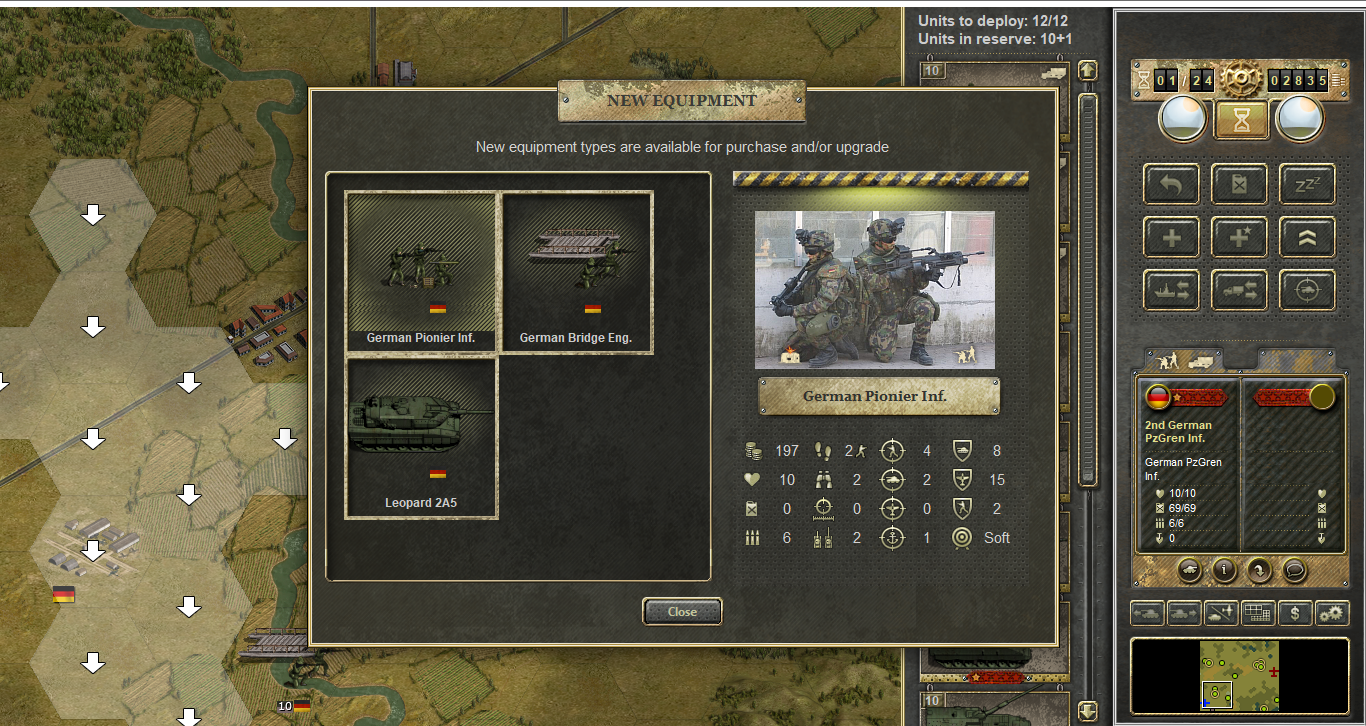1366x726 pixels.
Task: Open the tank crosshair targeting button
Action: point(1307,290)
